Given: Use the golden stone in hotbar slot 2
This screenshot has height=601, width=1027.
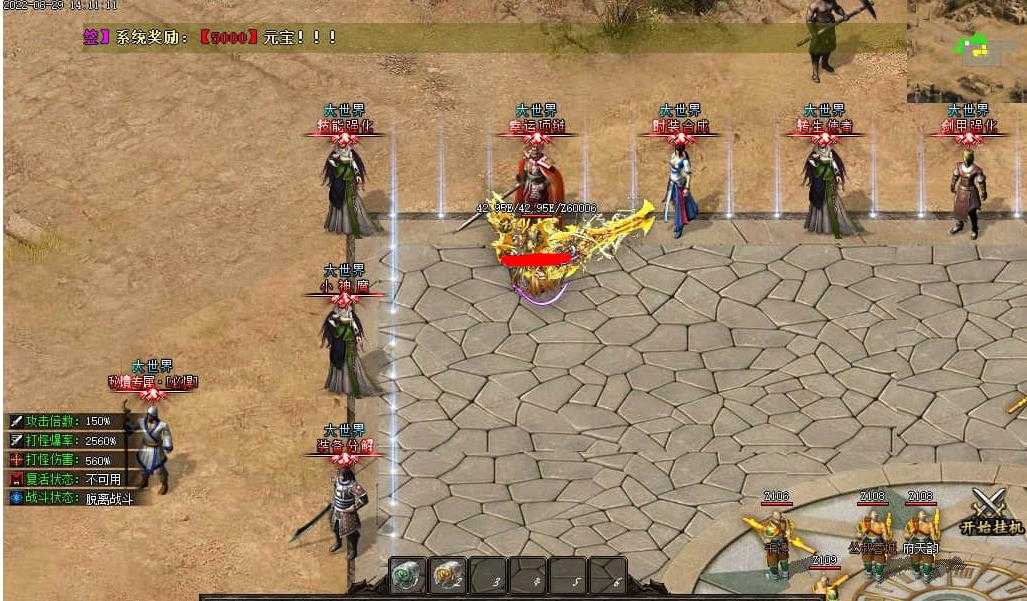Looking at the screenshot, I should pyautogui.click(x=447, y=576).
